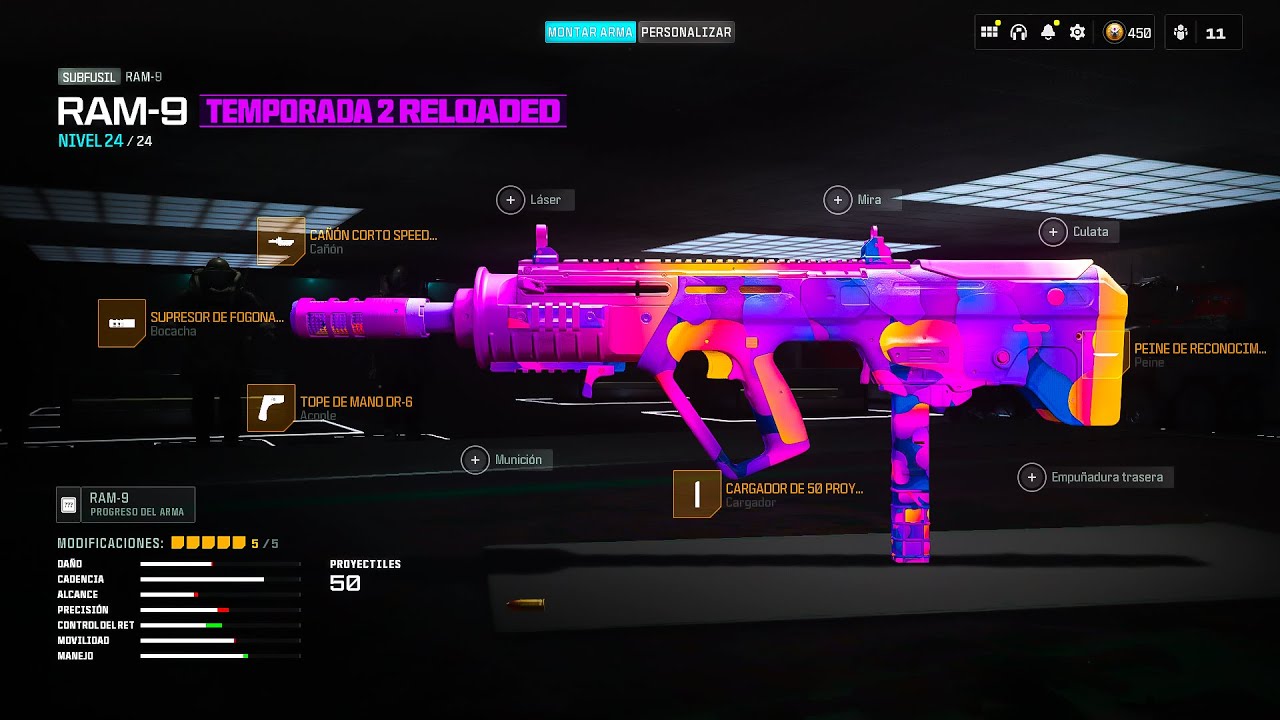This screenshot has width=1280, height=720.
Task: Choose the Tope de Mano DR-6 underbarrel slot
Action: tap(271, 408)
